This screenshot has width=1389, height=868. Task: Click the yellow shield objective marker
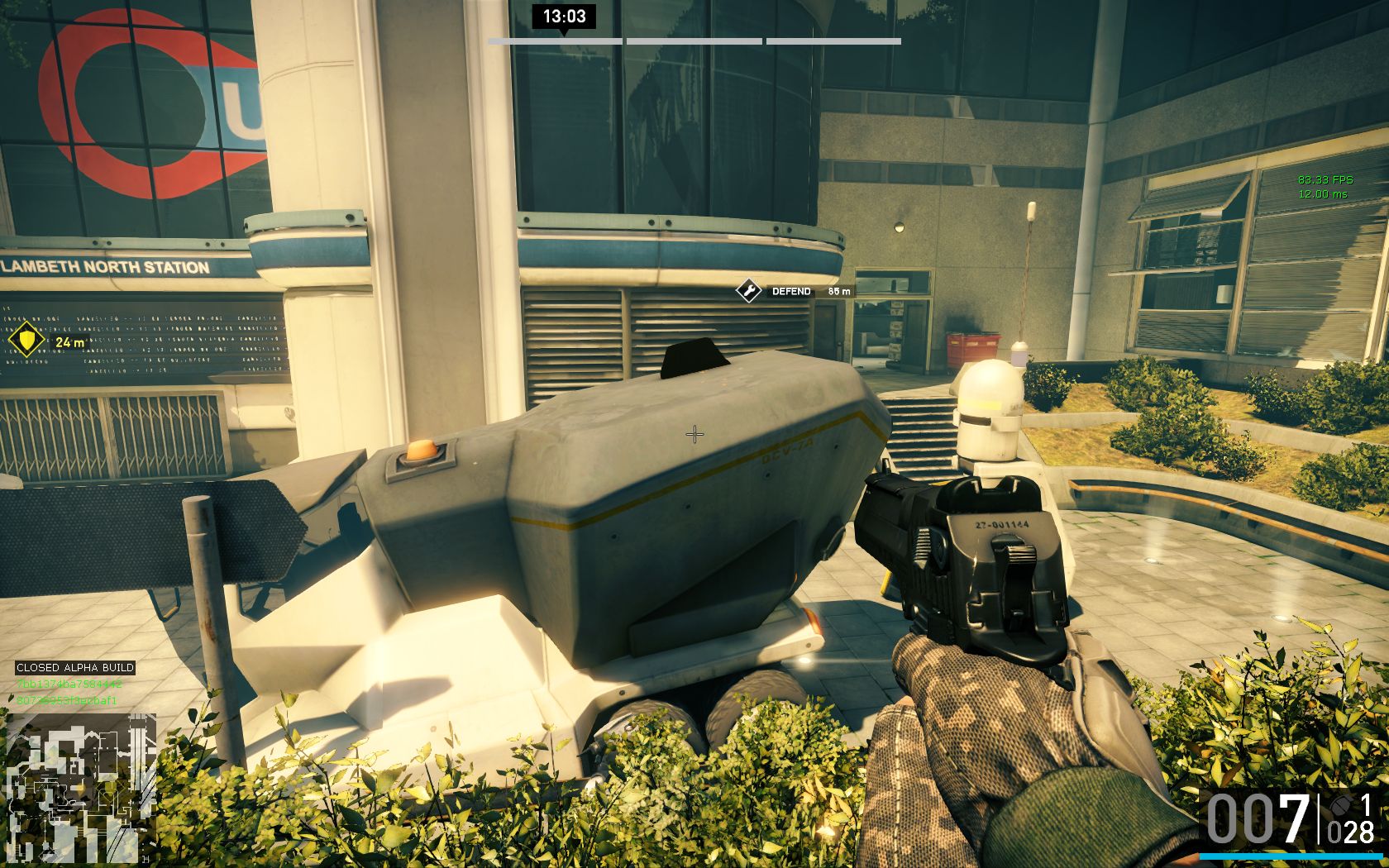(26, 341)
